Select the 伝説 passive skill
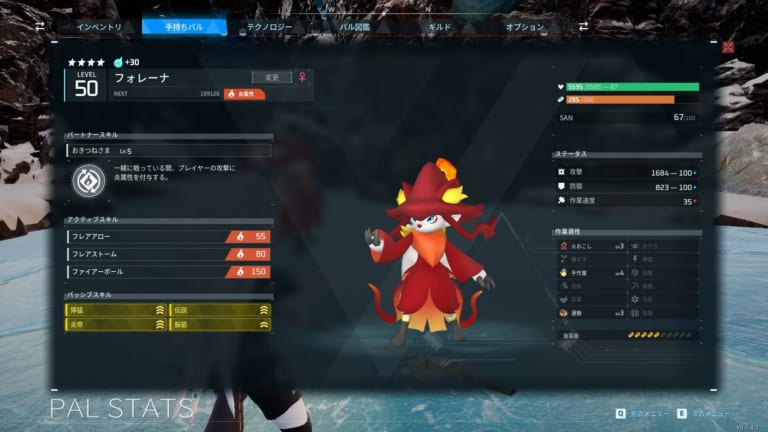The image size is (768, 432). click(x=220, y=310)
